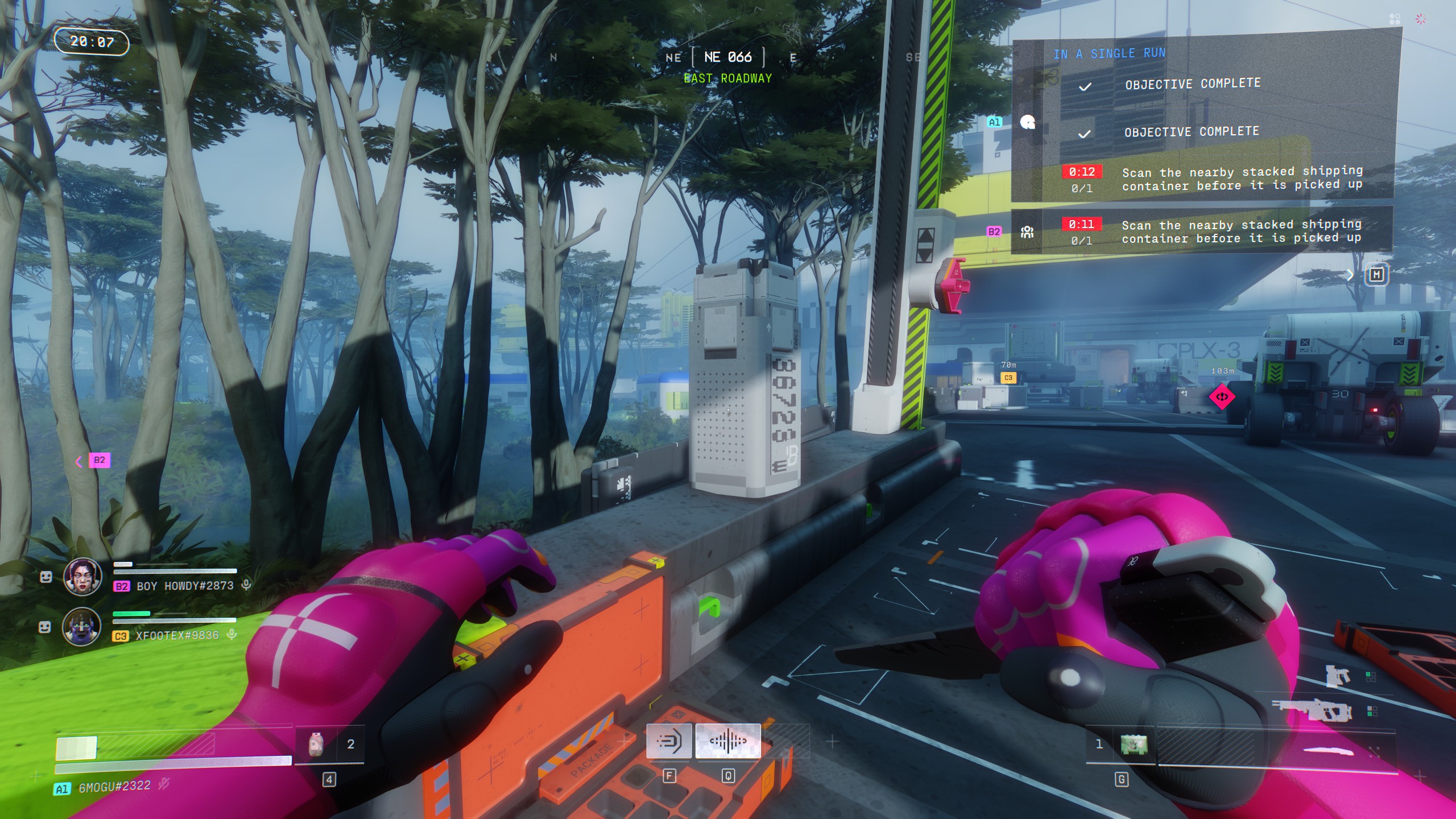Screen dimensions: 1456x819
Task: Toggle BOY HOWDY's microphone icon
Action: (246, 585)
